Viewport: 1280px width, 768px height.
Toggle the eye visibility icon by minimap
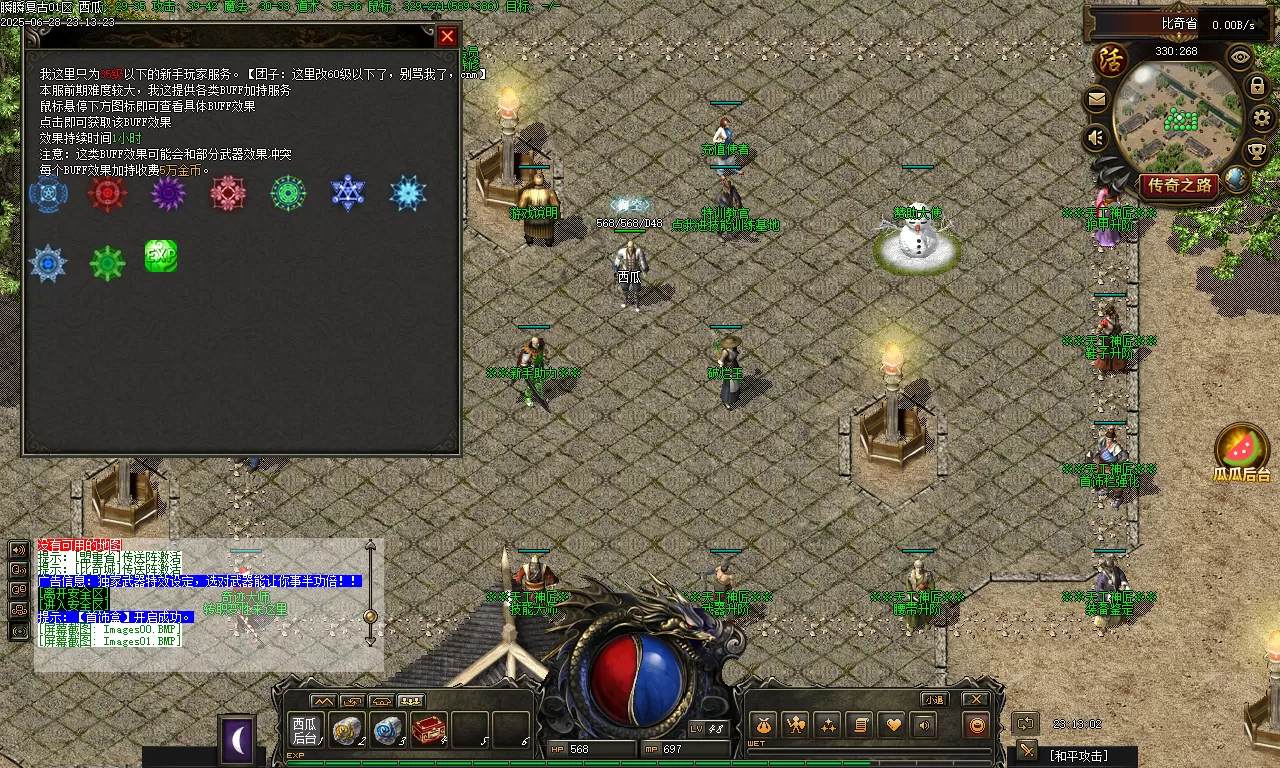click(1240, 57)
